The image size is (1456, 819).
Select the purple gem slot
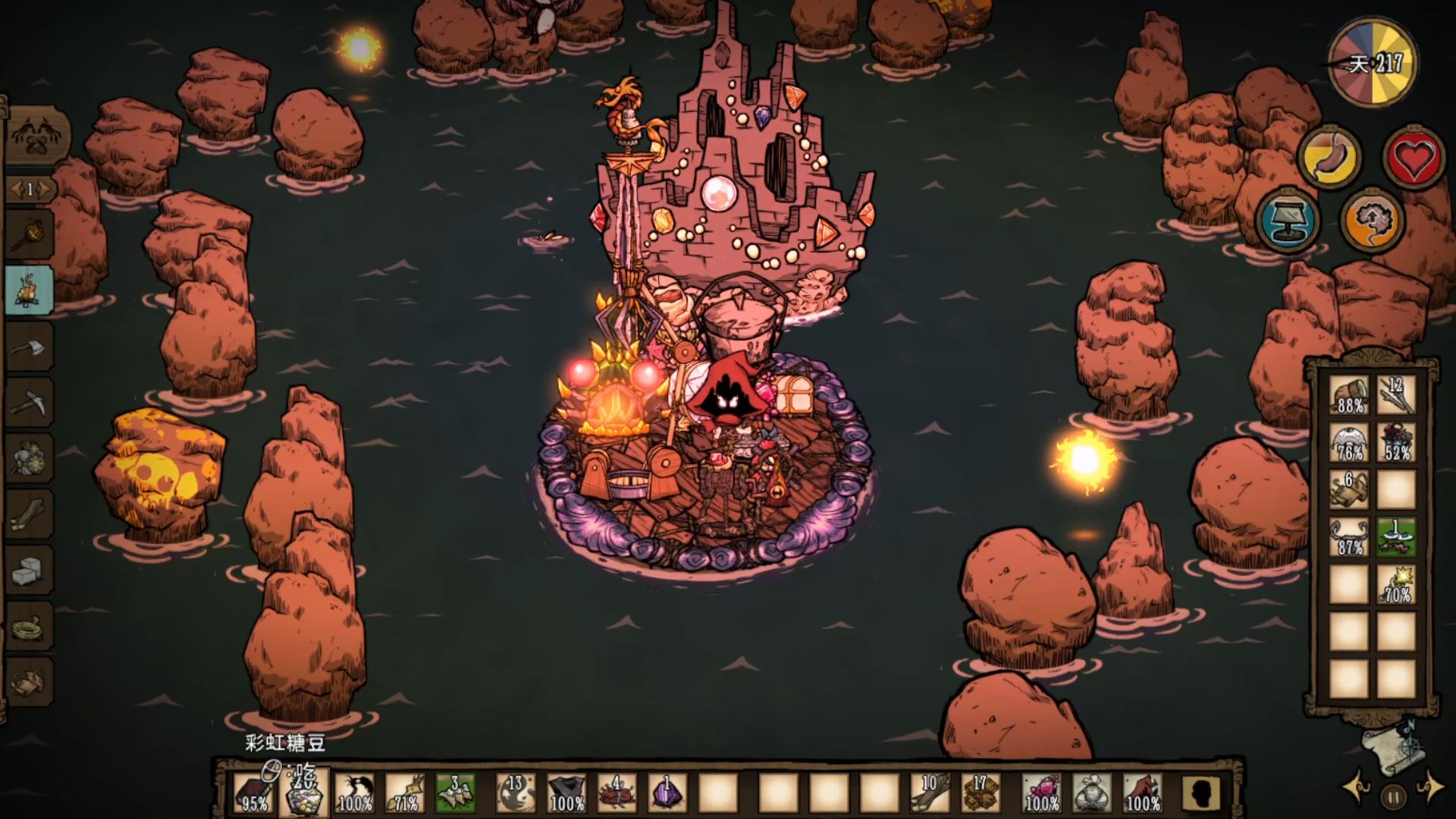click(x=667, y=793)
